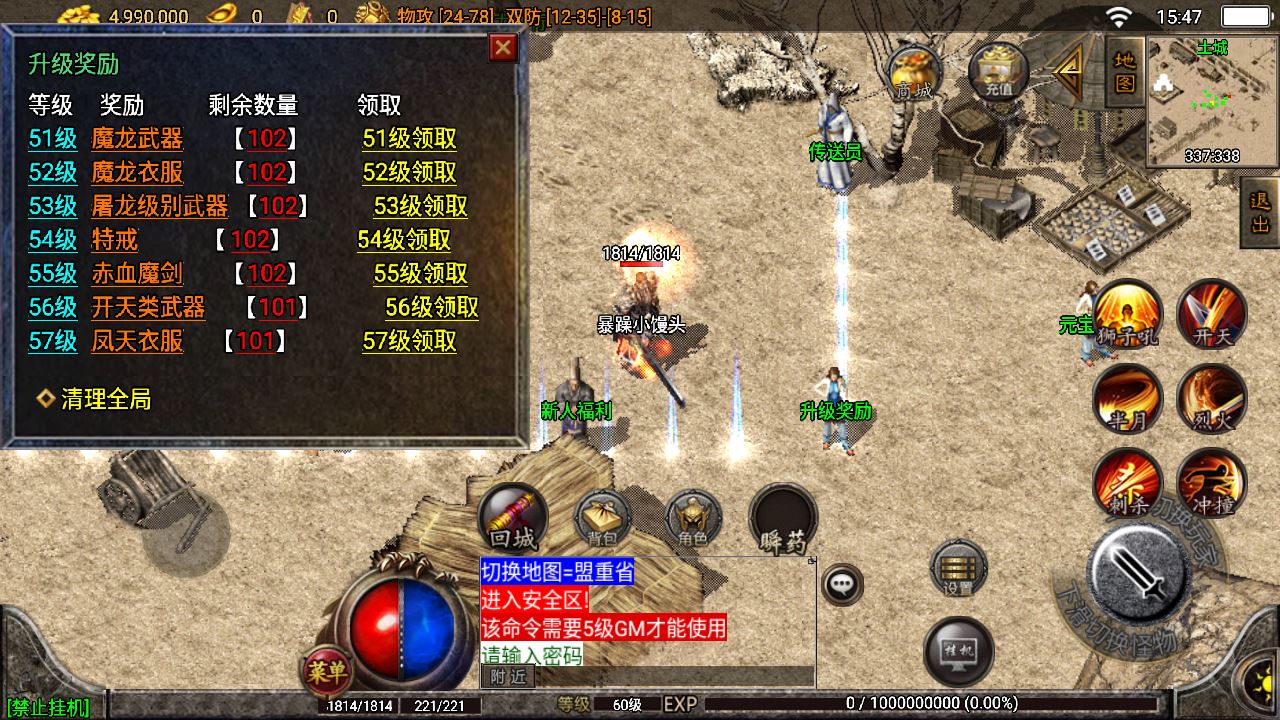Claim the 51级领取 reward link
The width and height of the screenshot is (1280, 720).
(x=409, y=139)
